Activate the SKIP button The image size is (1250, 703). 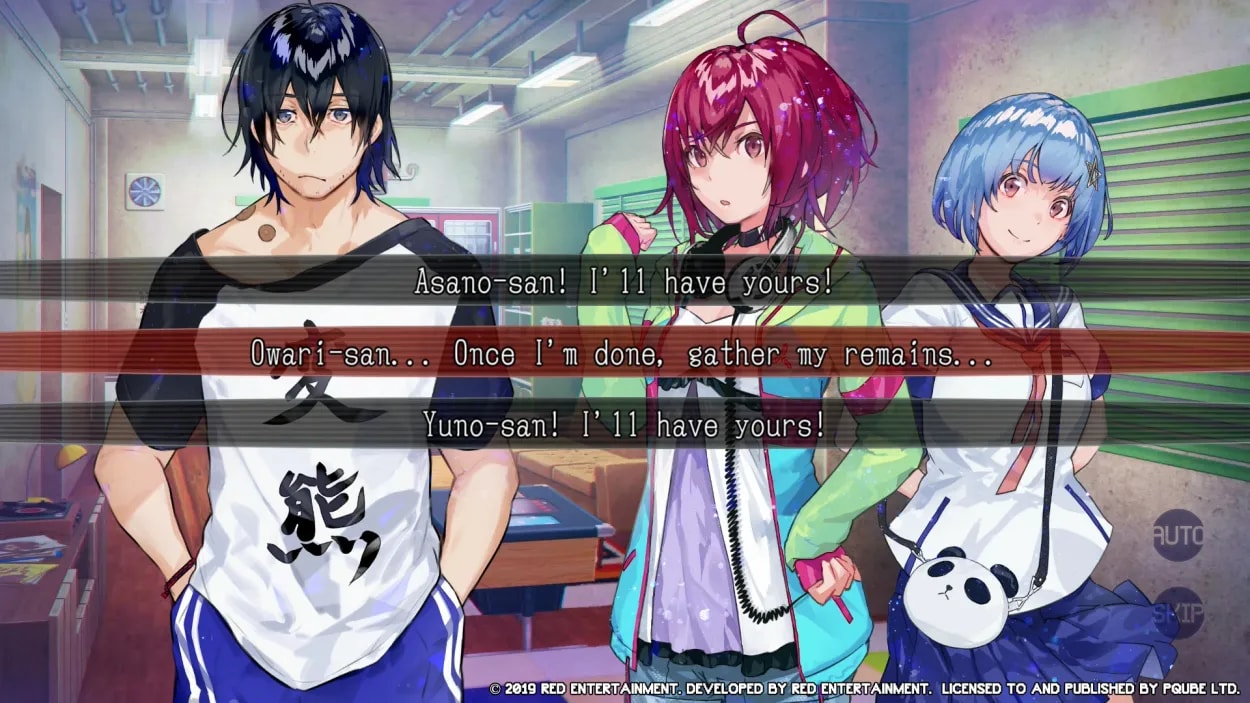click(1177, 611)
